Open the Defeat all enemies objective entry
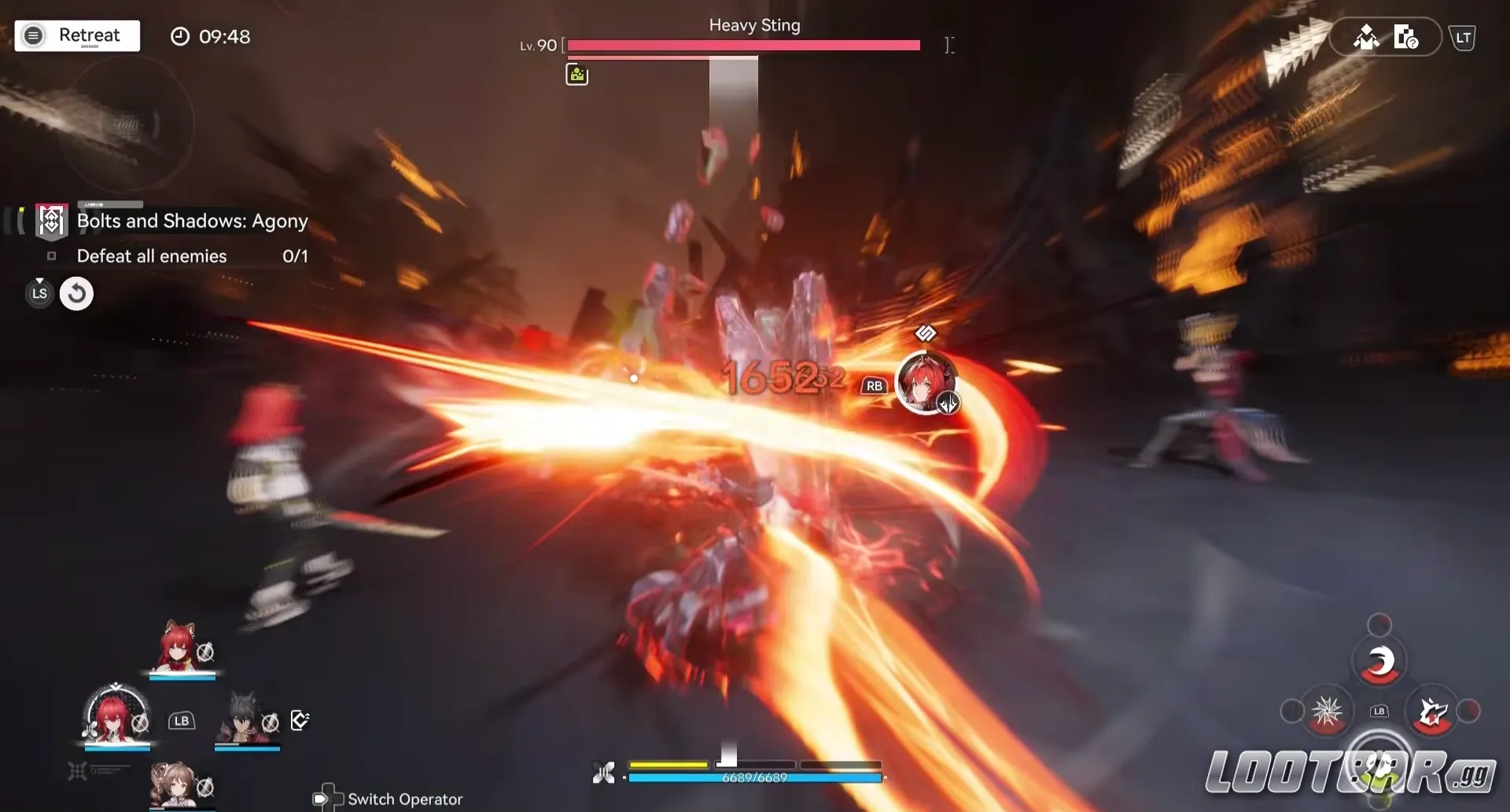Image resolution: width=1510 pixels, height=812 pixels. click(151, 255)
